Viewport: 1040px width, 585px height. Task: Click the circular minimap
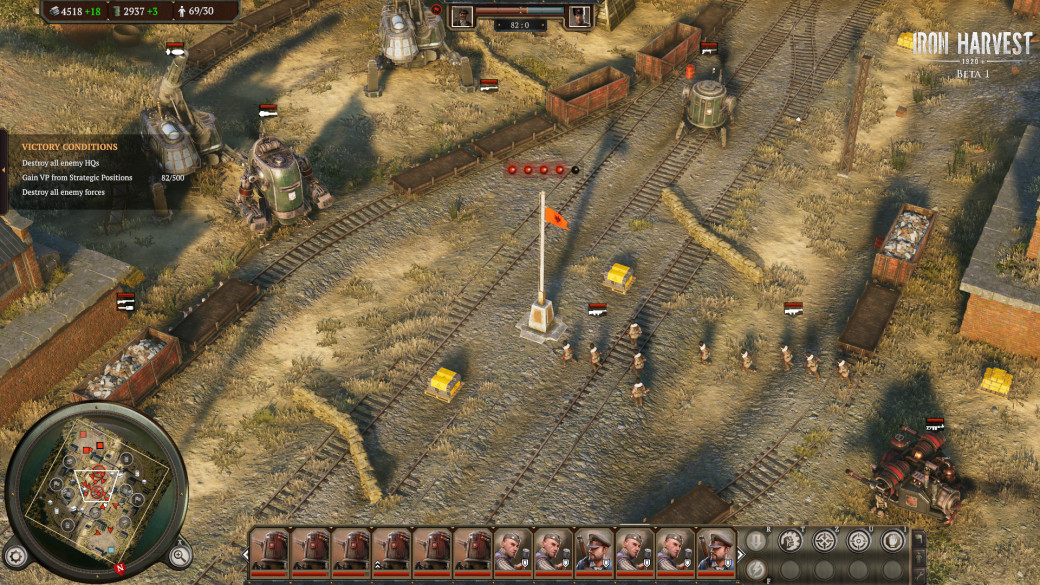[96, 492]
